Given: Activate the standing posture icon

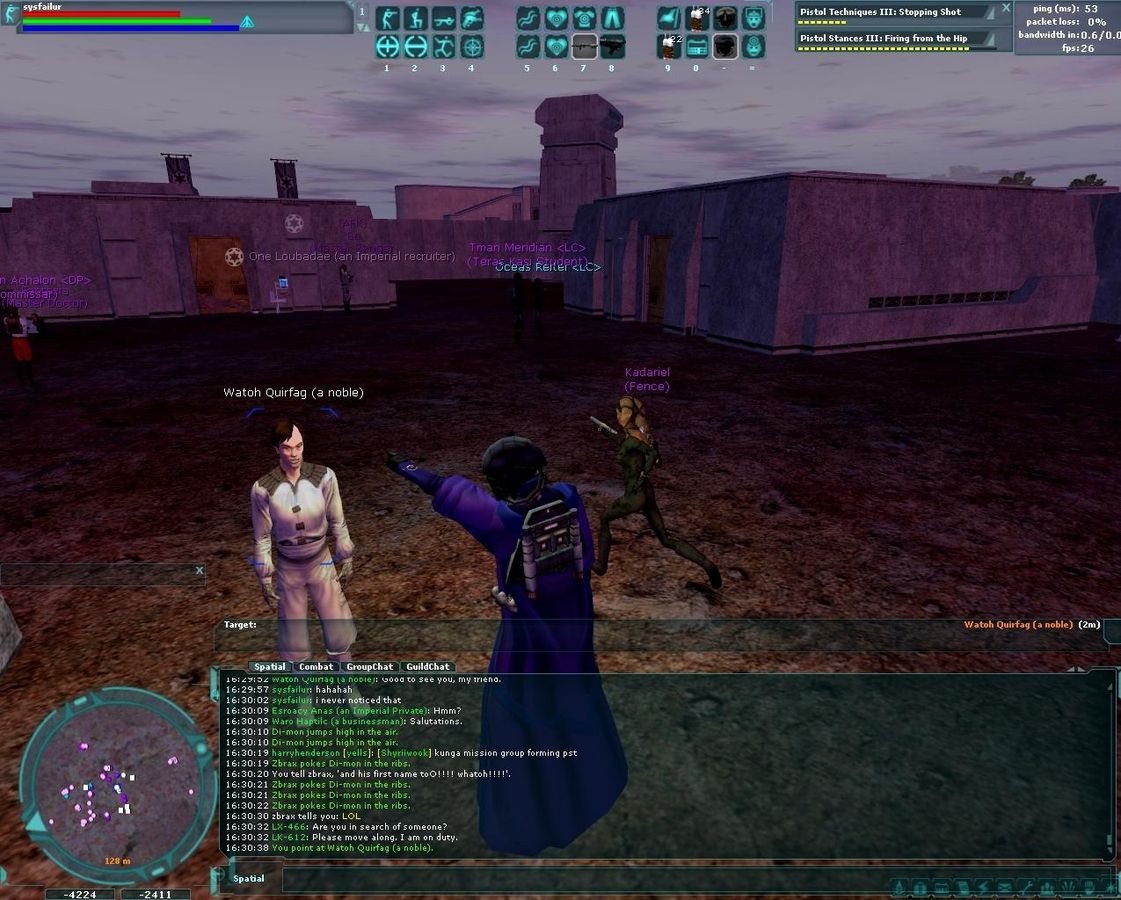Looking at the screenshot, I should tap(387, 18).
